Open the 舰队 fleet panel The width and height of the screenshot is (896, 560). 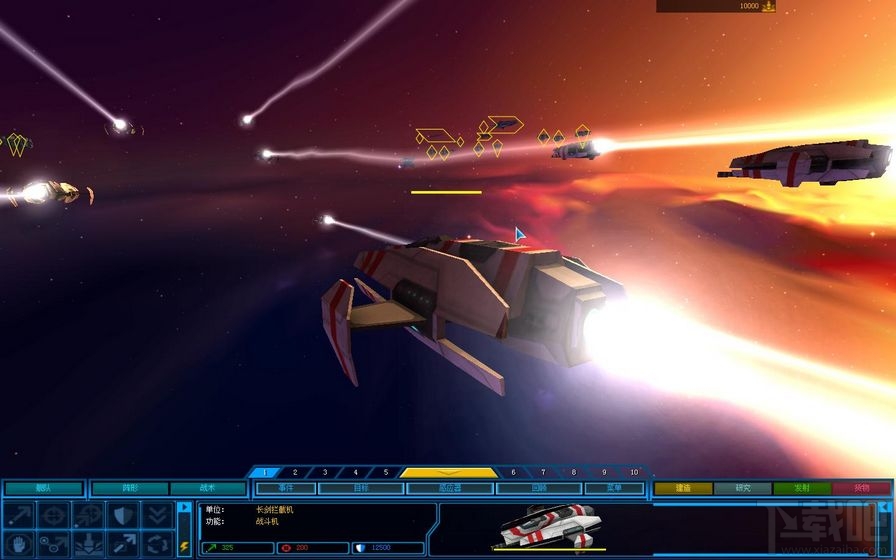pos(43,489)
